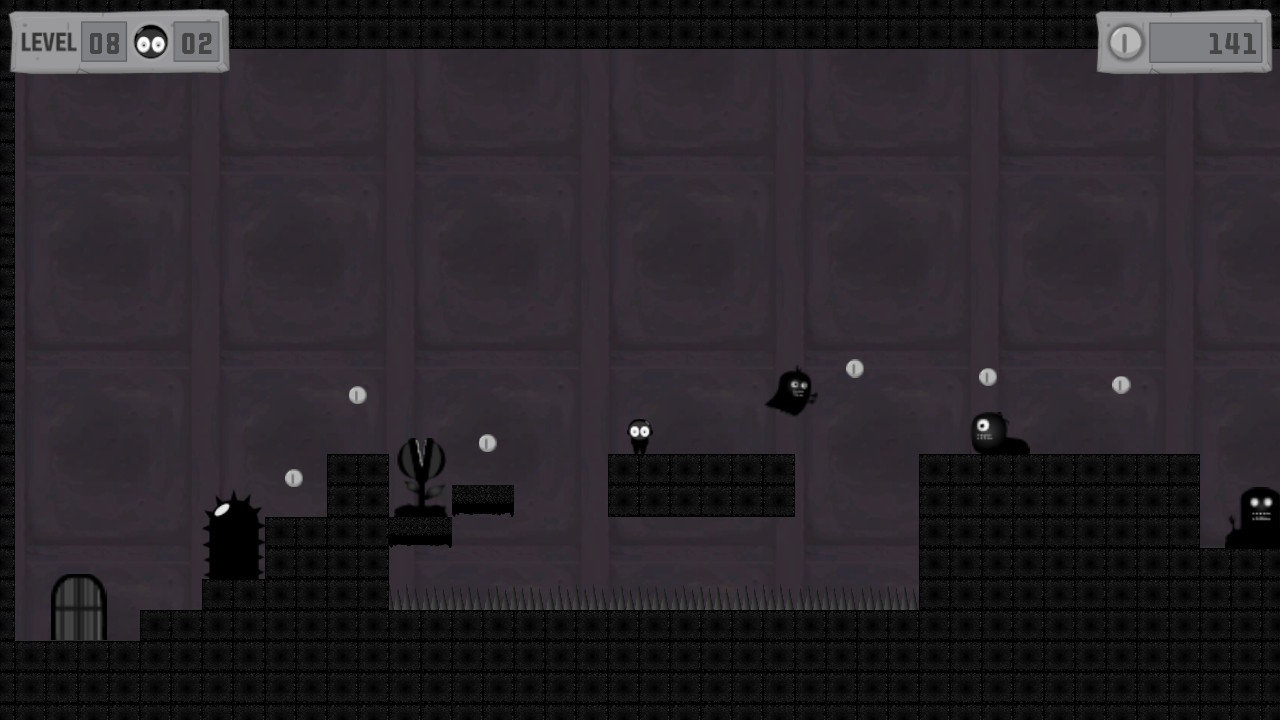1280x720 pixels.
Task: Click the coin above the ghost enemy
Action: pos(855,369)
